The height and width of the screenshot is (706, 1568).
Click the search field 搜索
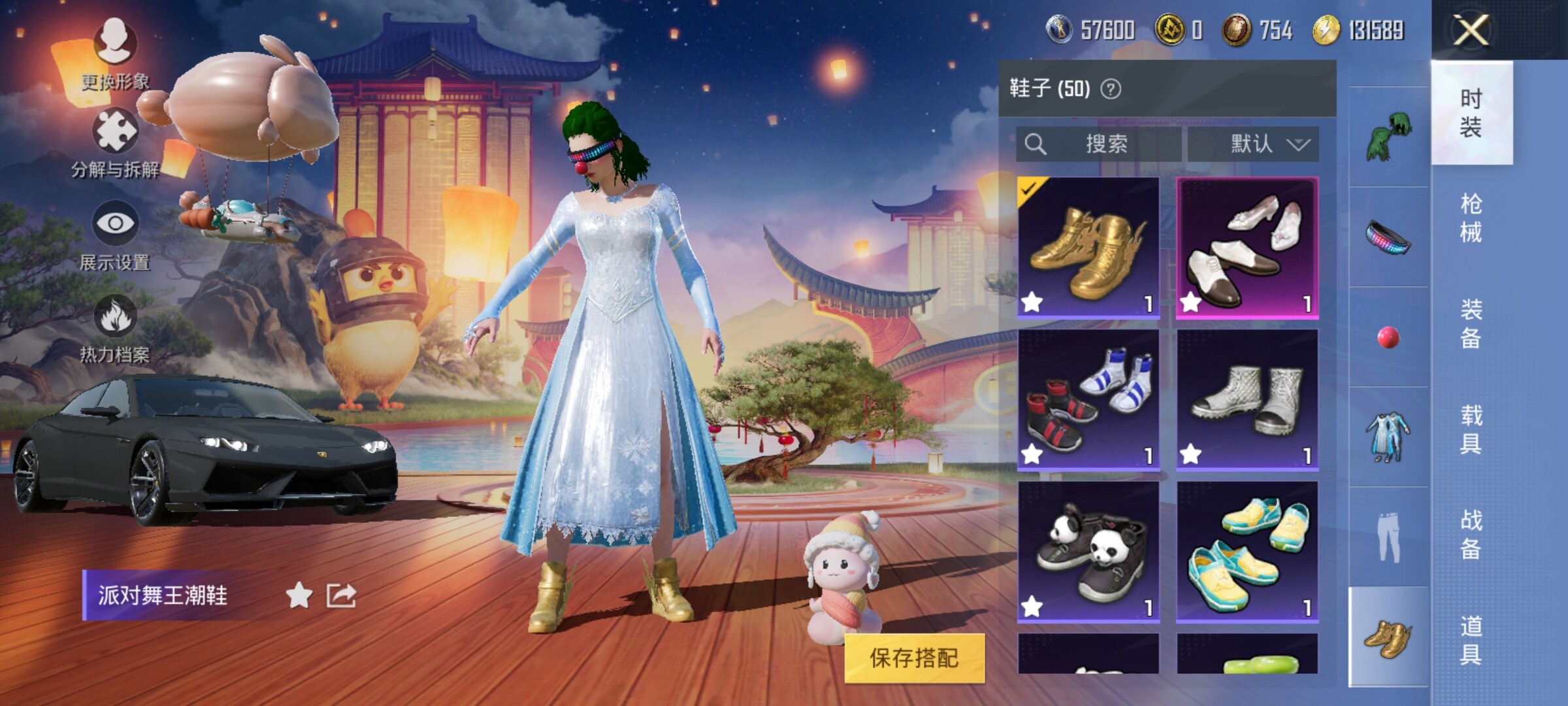(1099, 144)
